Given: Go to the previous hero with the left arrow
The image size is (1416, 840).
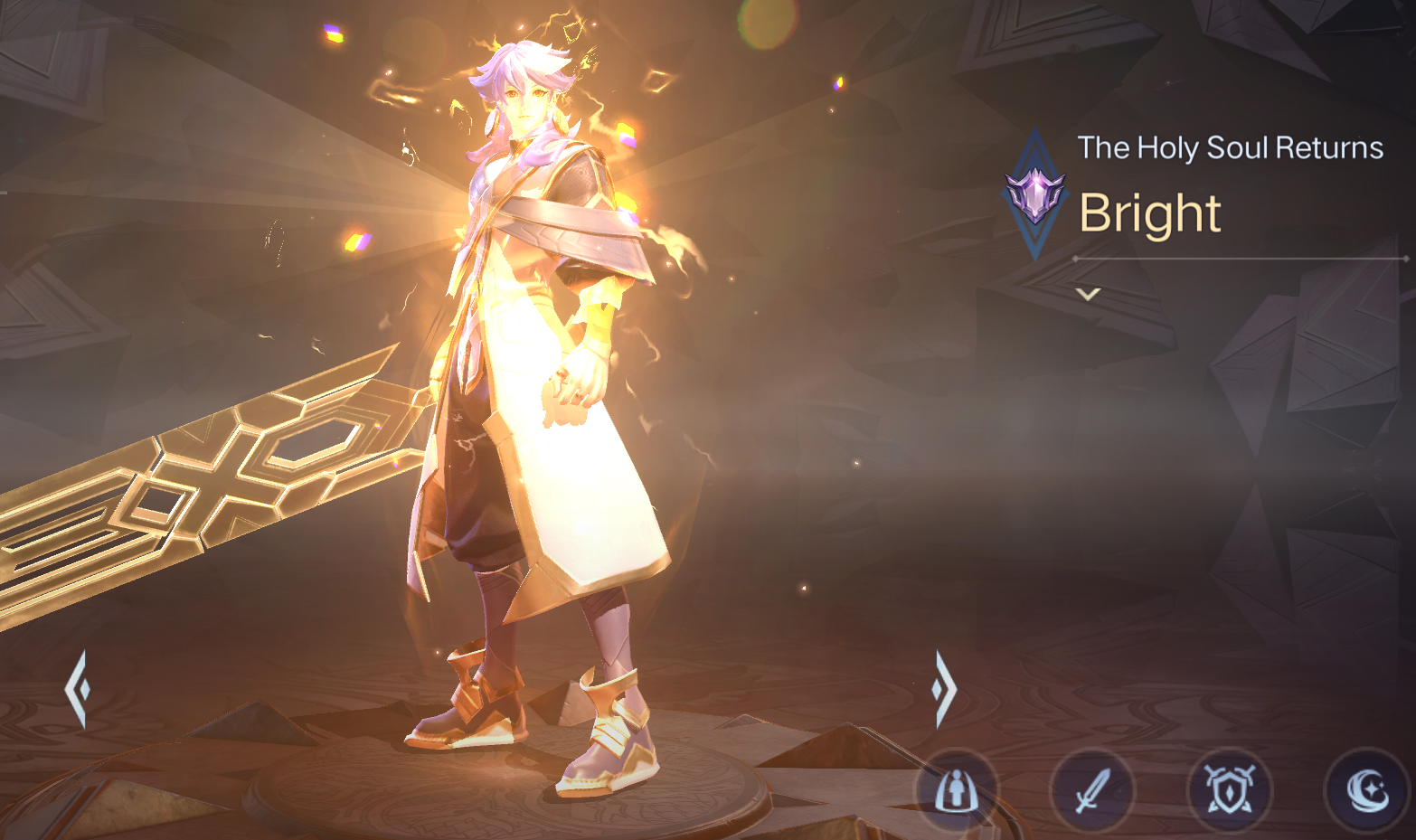Looking at the screenshot, I should (x=78, y=689).
